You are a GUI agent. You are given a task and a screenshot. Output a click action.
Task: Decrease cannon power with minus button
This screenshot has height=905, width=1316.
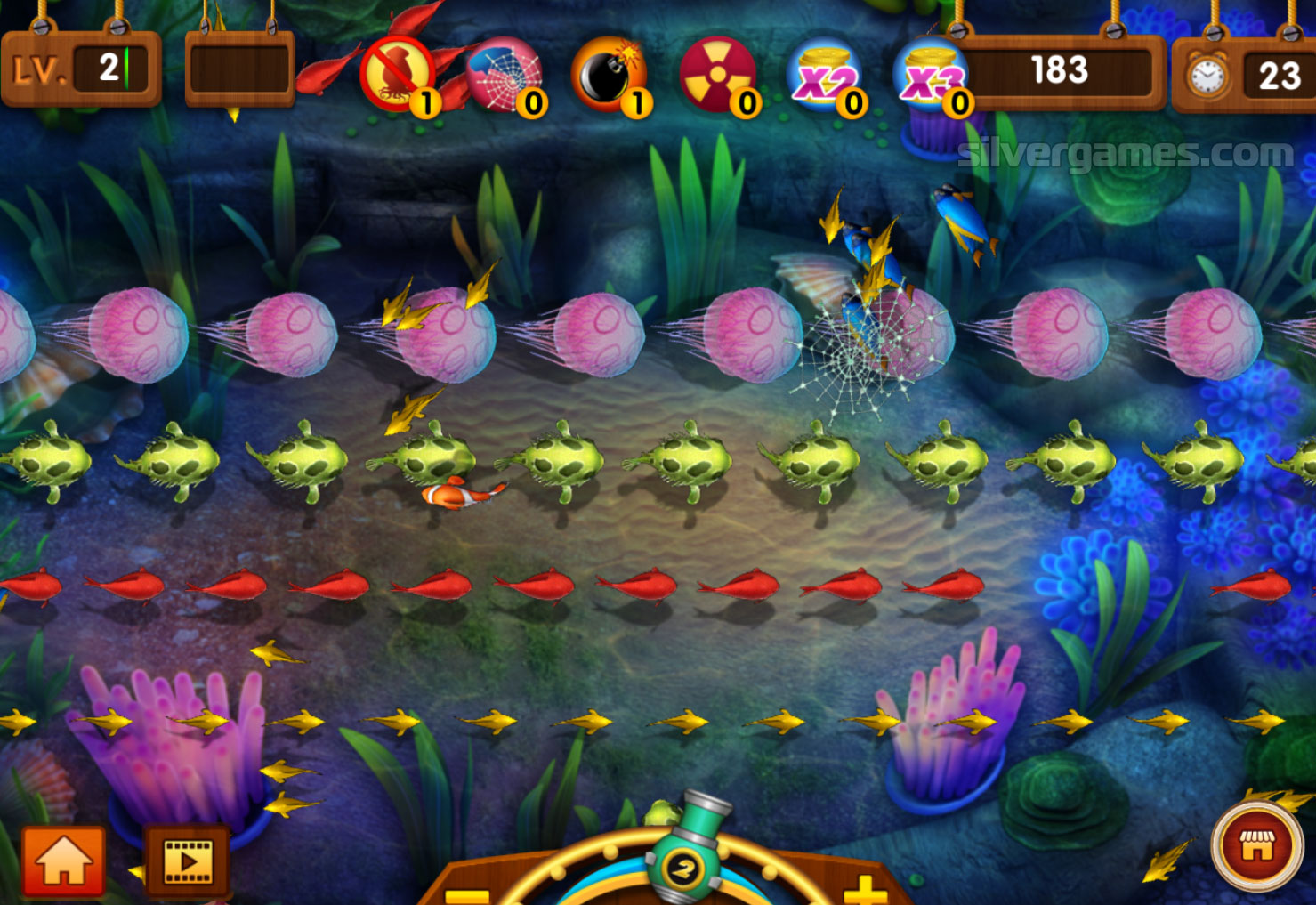tap(468, 894)
